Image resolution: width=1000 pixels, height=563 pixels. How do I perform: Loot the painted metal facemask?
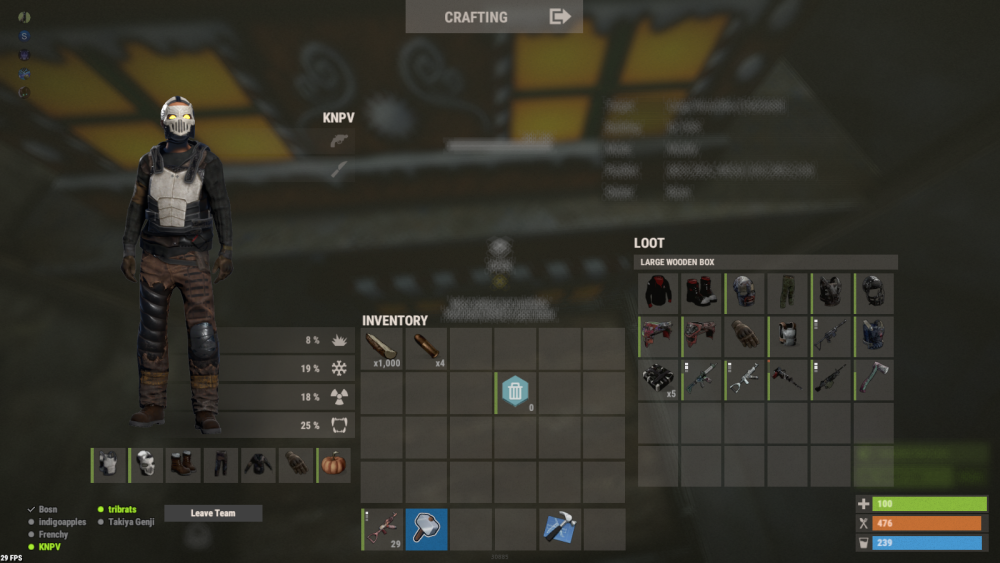pyautogui.click(x=745, y=294)
